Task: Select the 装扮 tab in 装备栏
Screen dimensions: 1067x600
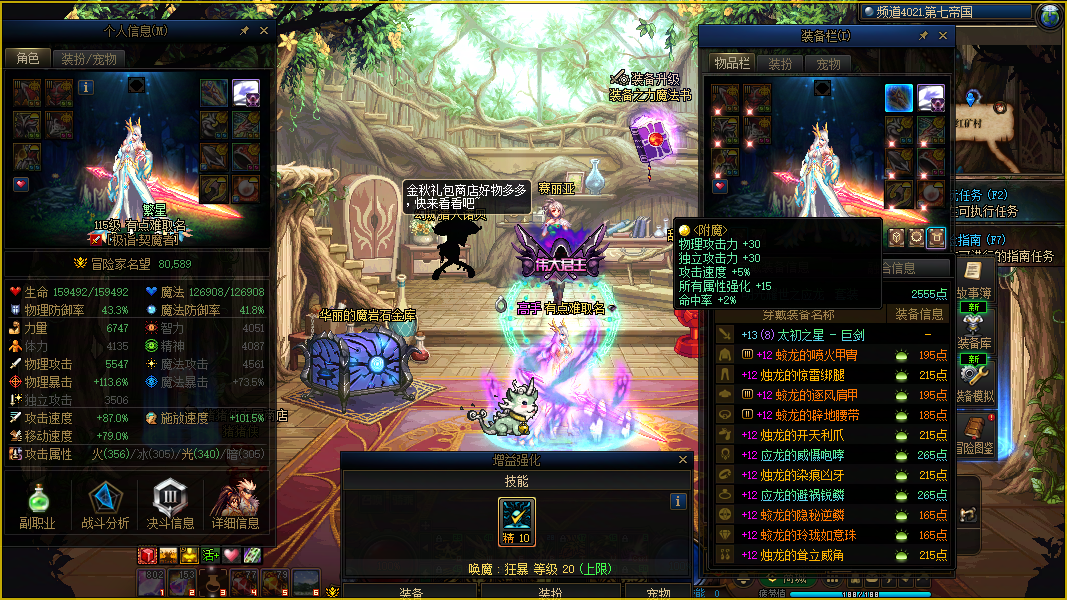Action: (780, 64)
